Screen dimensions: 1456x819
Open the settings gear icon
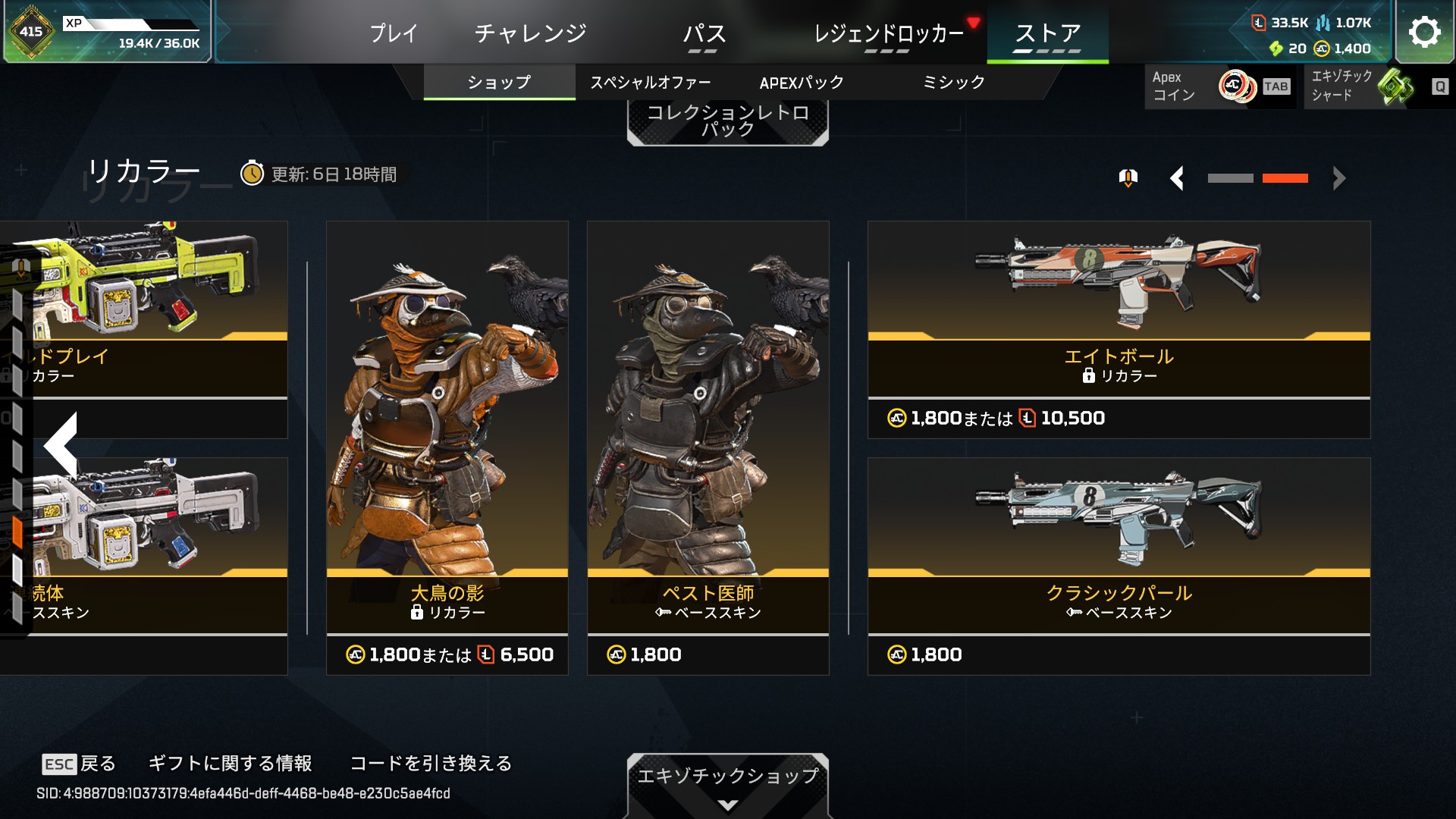(x=1424, y=32)
